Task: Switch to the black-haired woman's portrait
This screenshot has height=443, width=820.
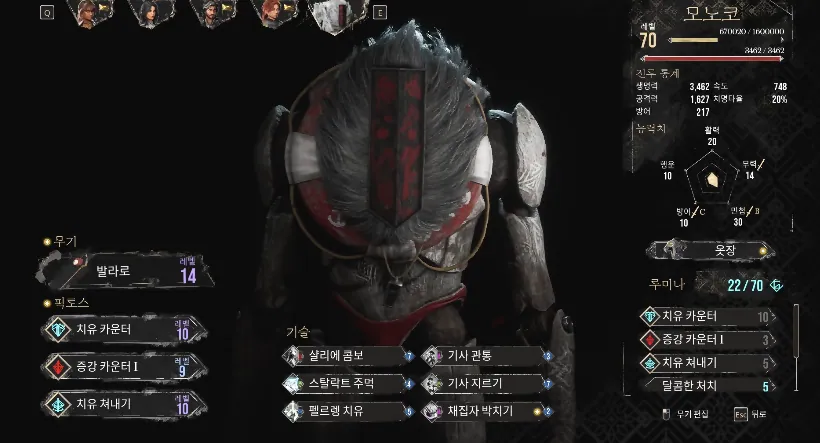Action: (x=152, y=14)
